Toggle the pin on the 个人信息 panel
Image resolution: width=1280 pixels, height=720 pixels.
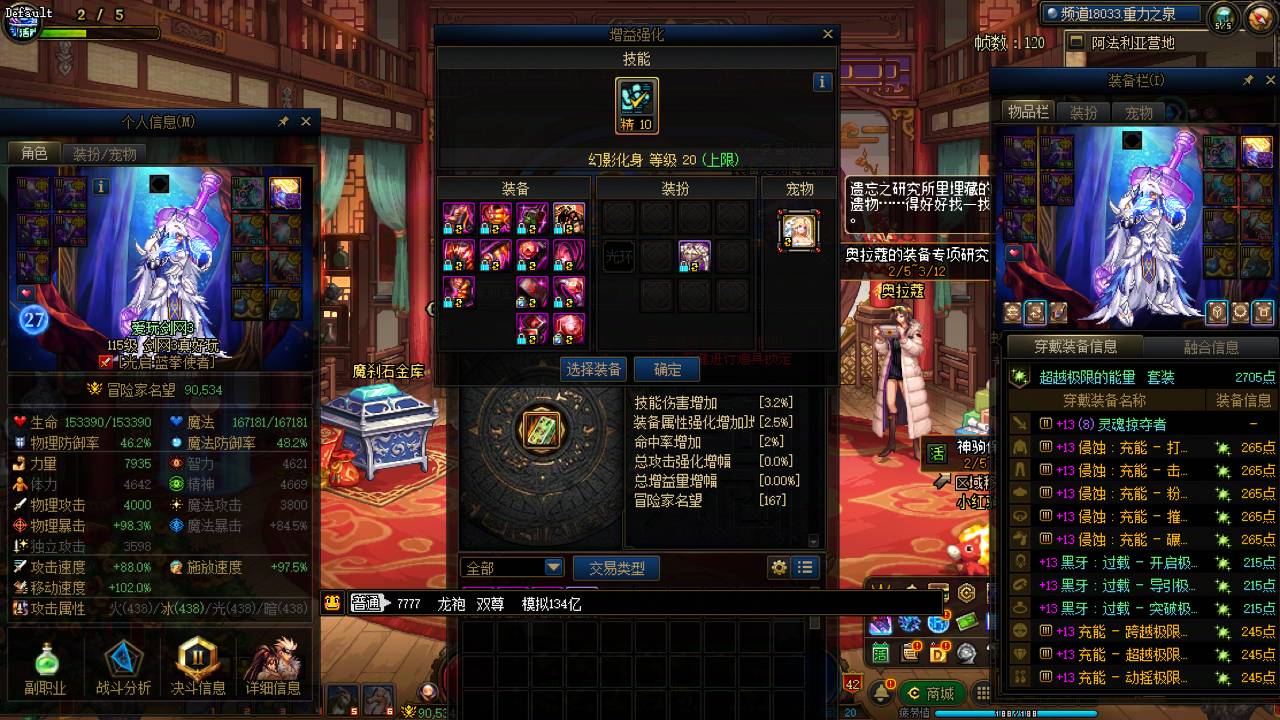[285, 121]
